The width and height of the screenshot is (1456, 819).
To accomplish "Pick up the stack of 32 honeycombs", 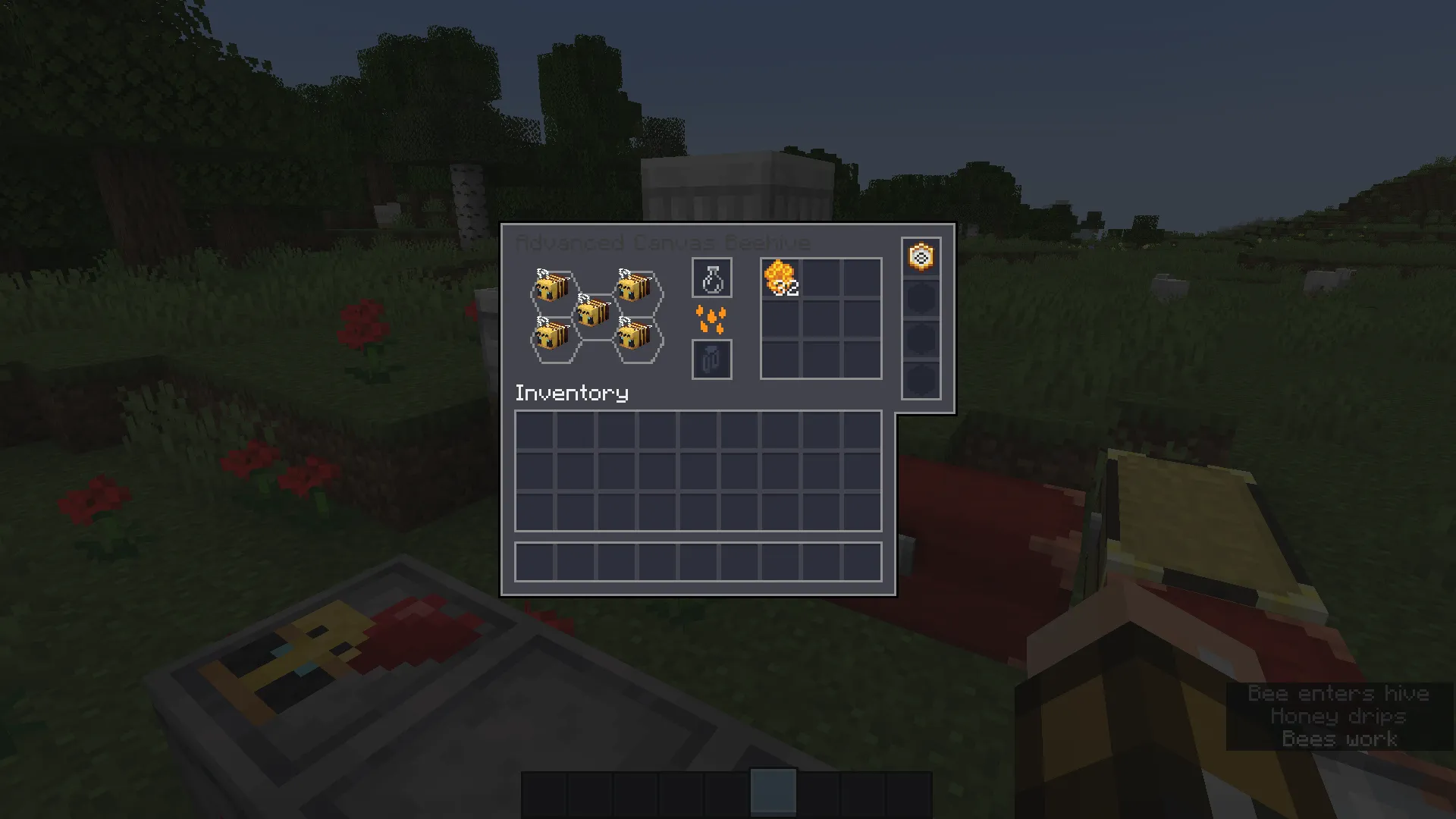I will pyautogui.click(x=780, y=278).
